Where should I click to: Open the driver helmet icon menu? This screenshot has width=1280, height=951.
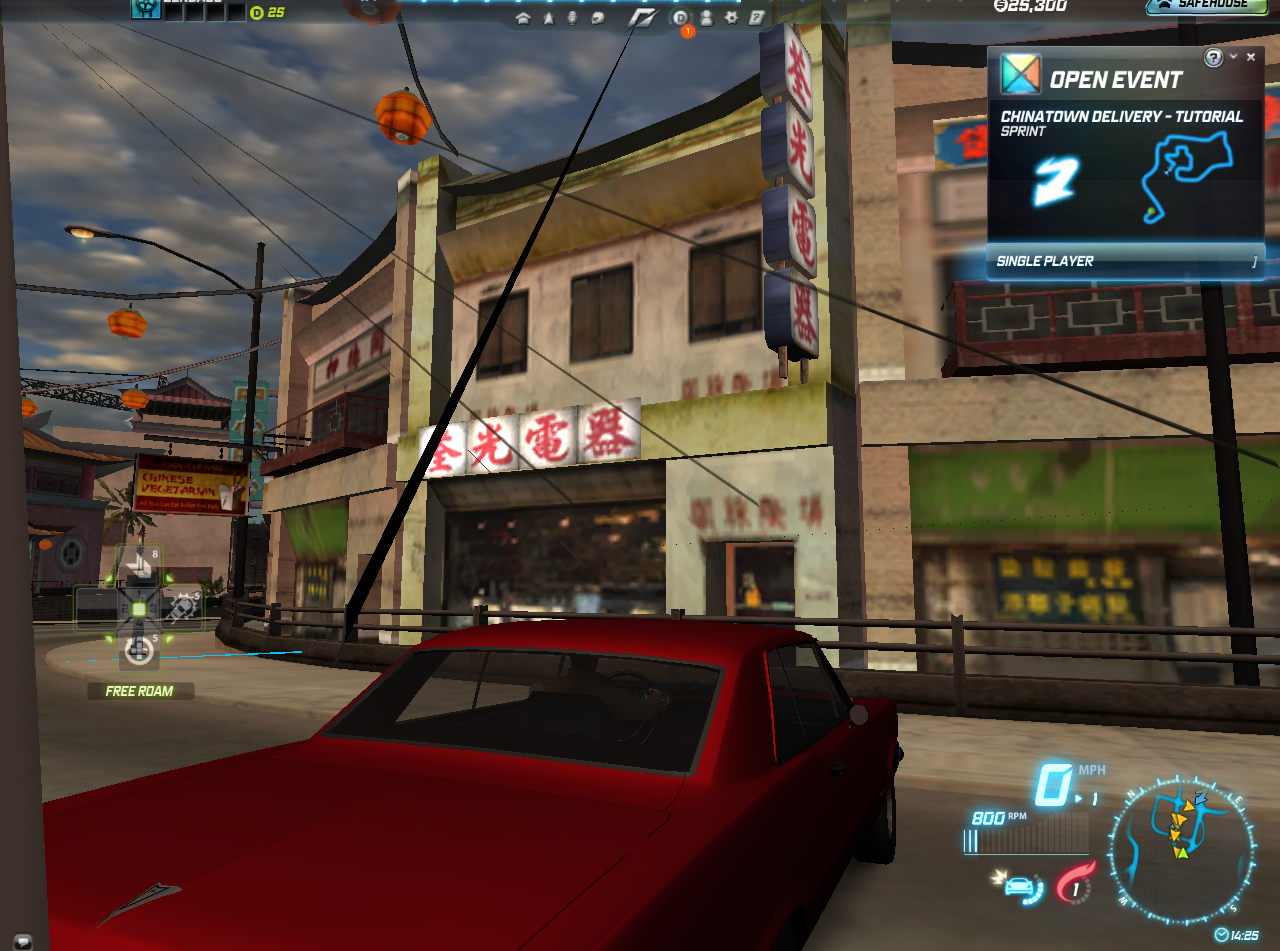coord(597,18)
